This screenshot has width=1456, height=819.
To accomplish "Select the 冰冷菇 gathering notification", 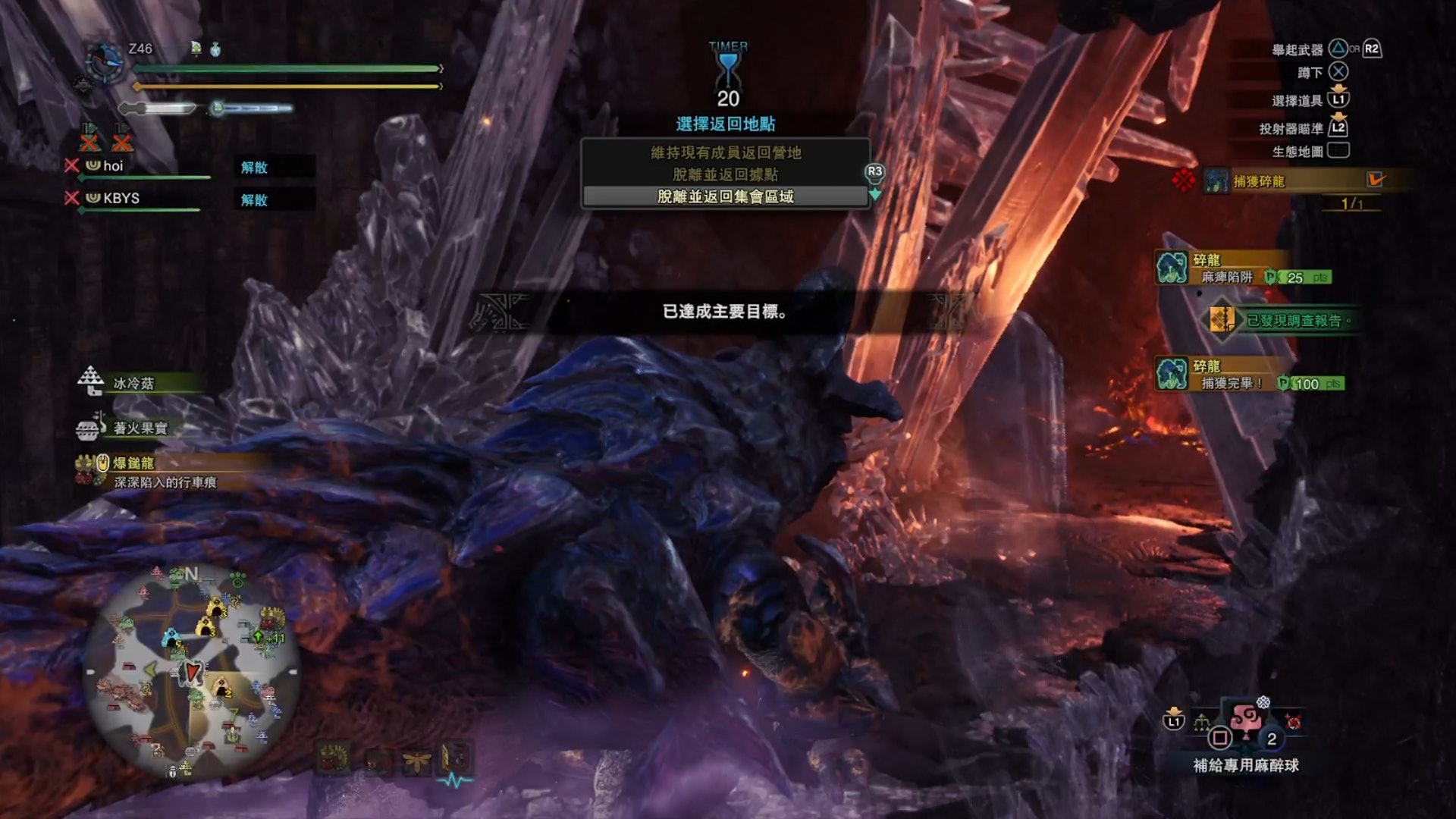I will 134,383.
